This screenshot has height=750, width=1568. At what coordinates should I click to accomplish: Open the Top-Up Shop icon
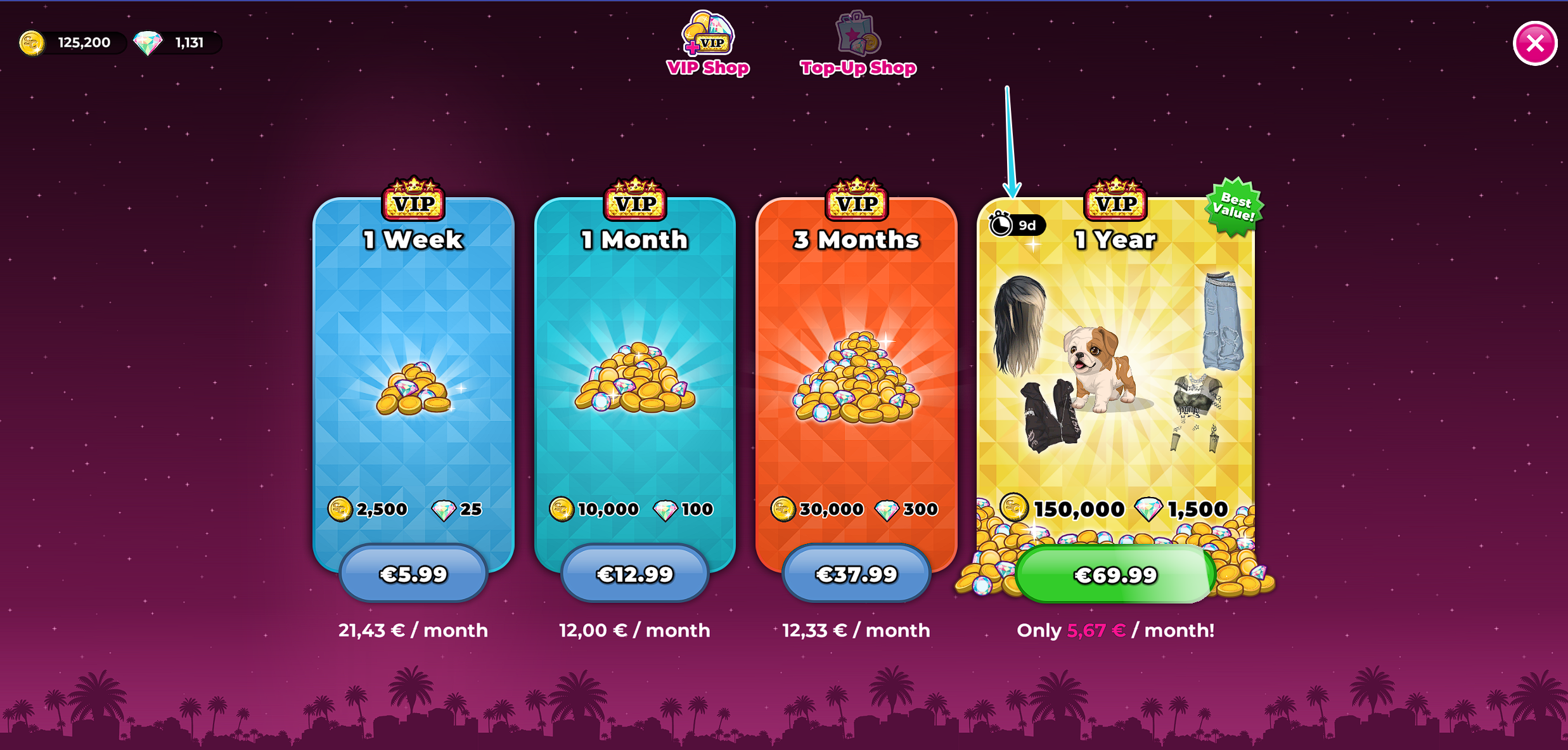(858, 35)
